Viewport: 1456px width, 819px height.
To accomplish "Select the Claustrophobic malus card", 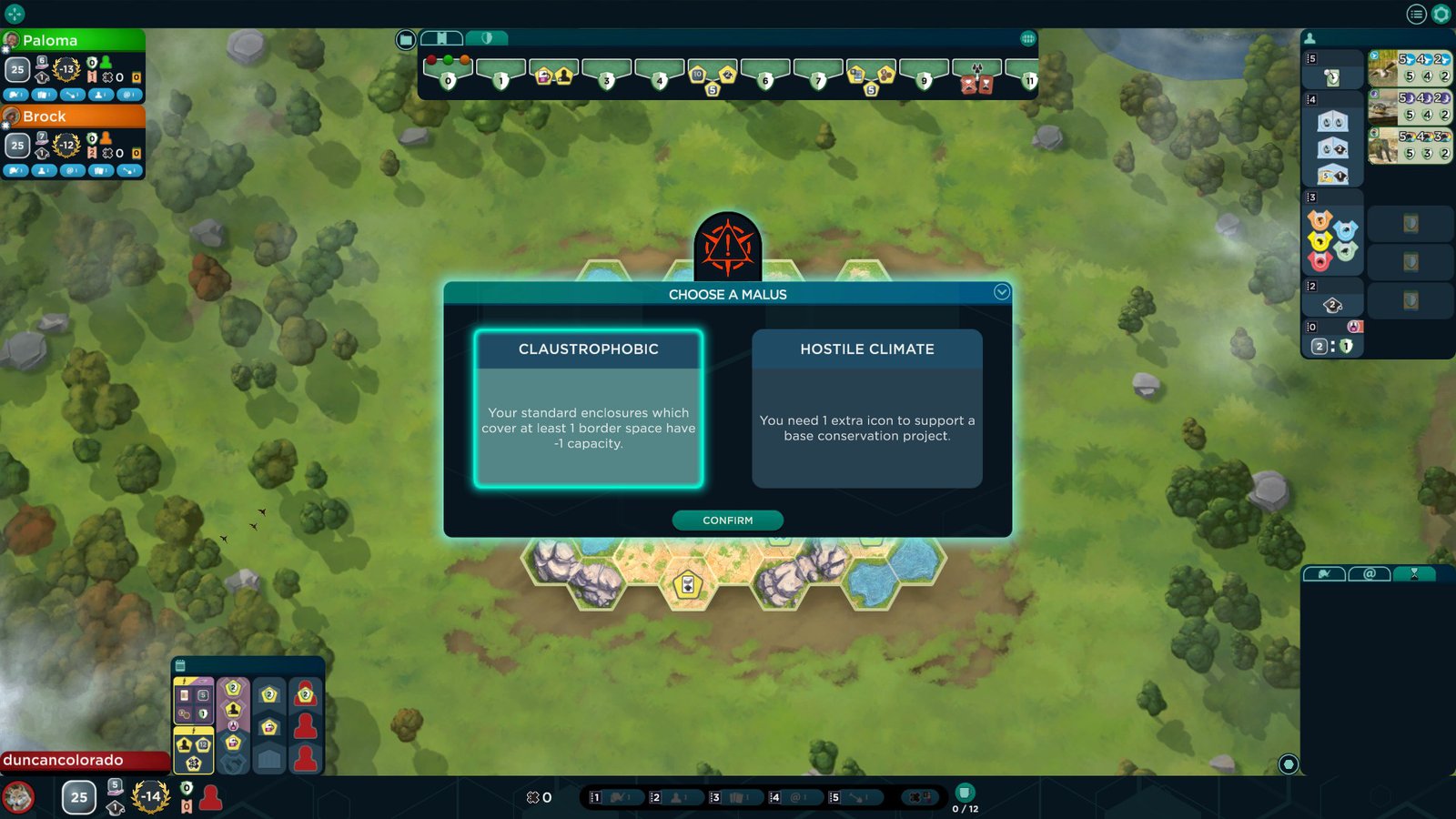I will (588, 409).
